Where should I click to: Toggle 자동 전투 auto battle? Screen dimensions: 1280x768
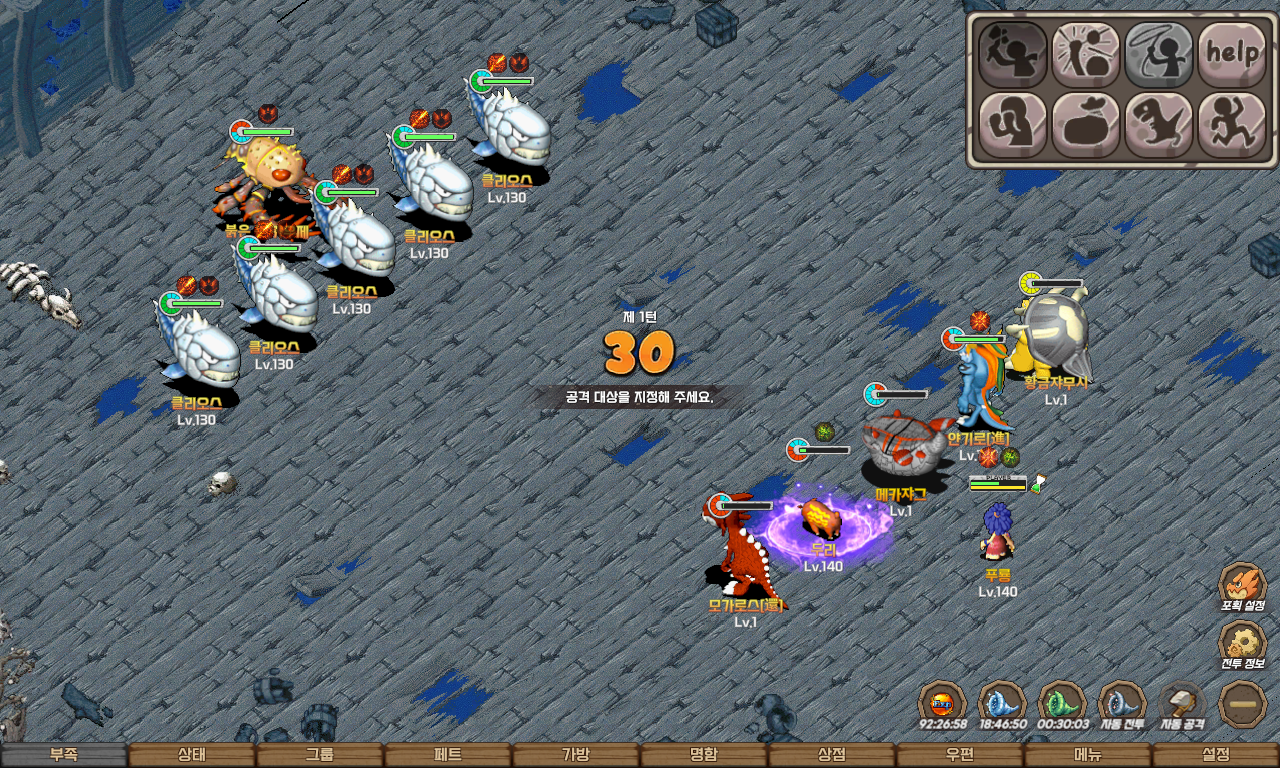tap(1122, 704)
